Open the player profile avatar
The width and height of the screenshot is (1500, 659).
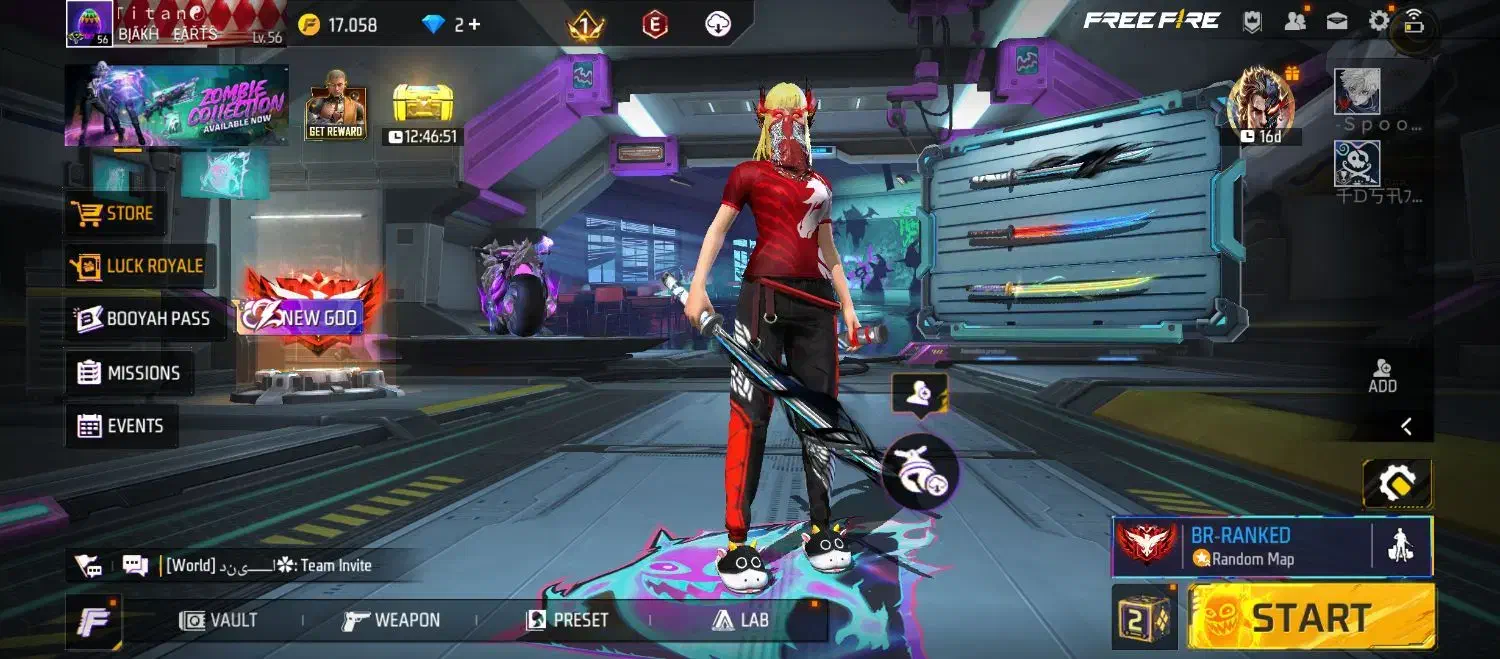pyautogui.click(x=89, y=24)
